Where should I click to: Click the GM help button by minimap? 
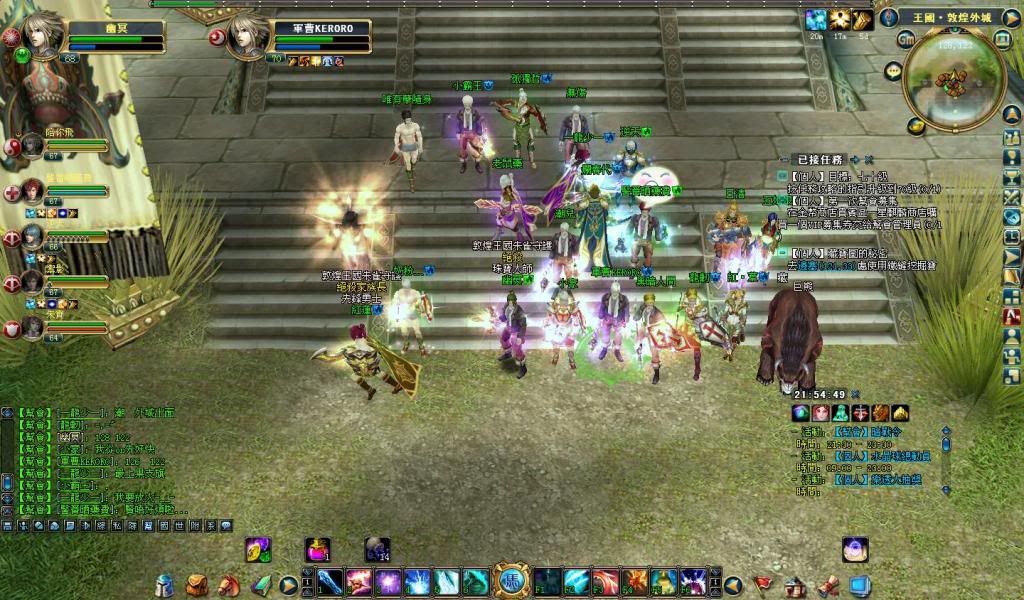(x=906, y=39)
